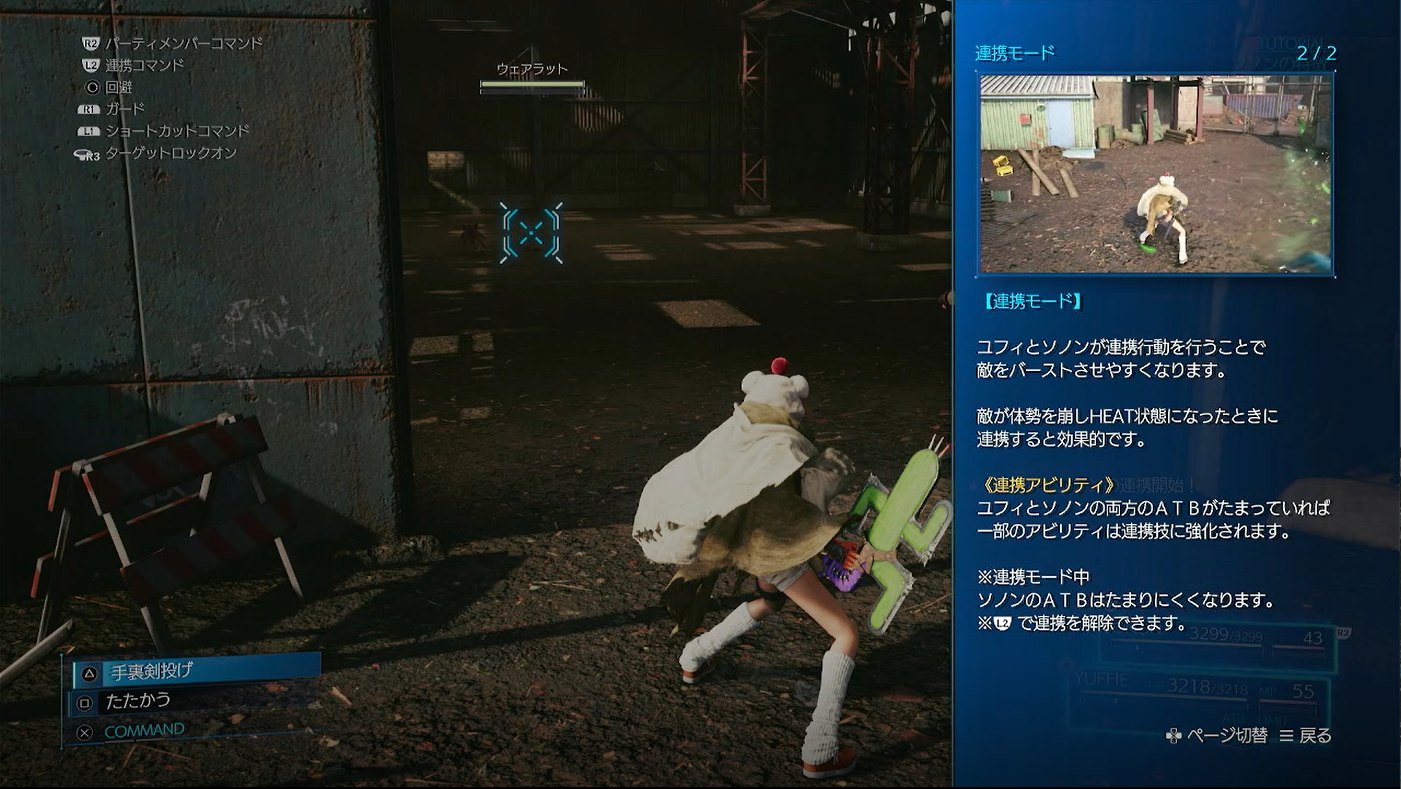Select the lock-on reticle on ウェアラット

click(531, 233)
